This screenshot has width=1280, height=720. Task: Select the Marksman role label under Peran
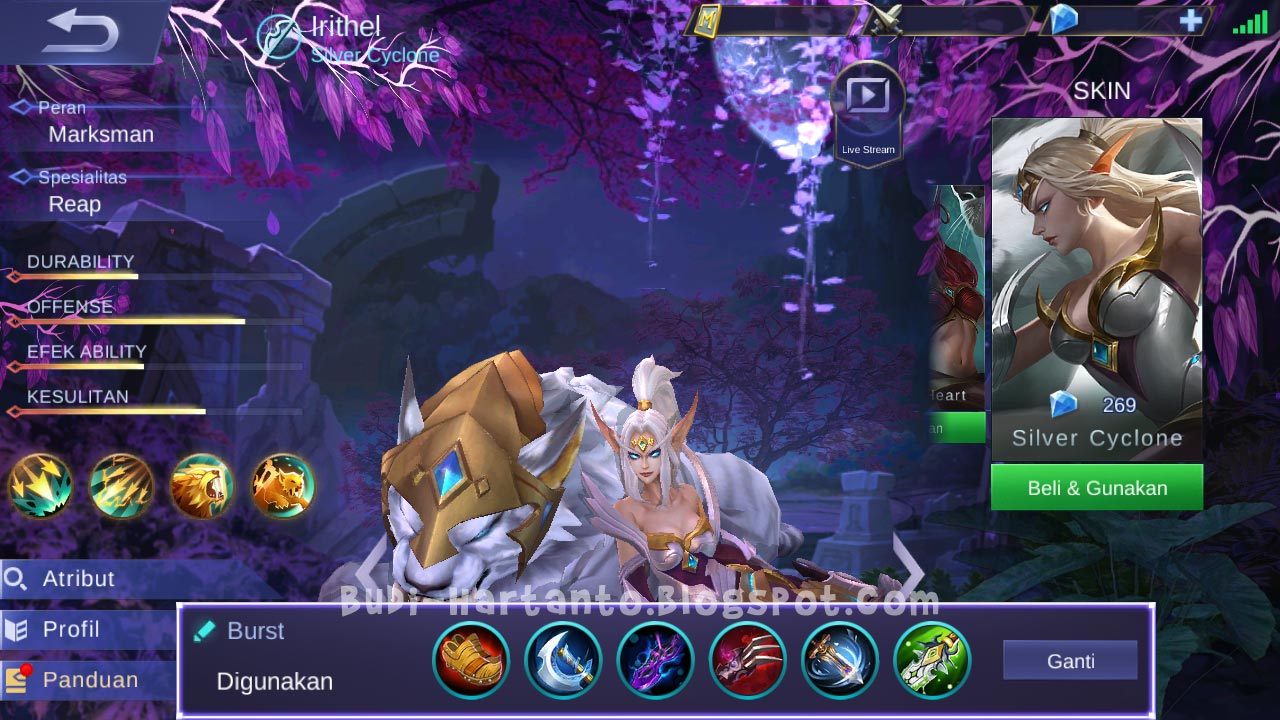100,134
